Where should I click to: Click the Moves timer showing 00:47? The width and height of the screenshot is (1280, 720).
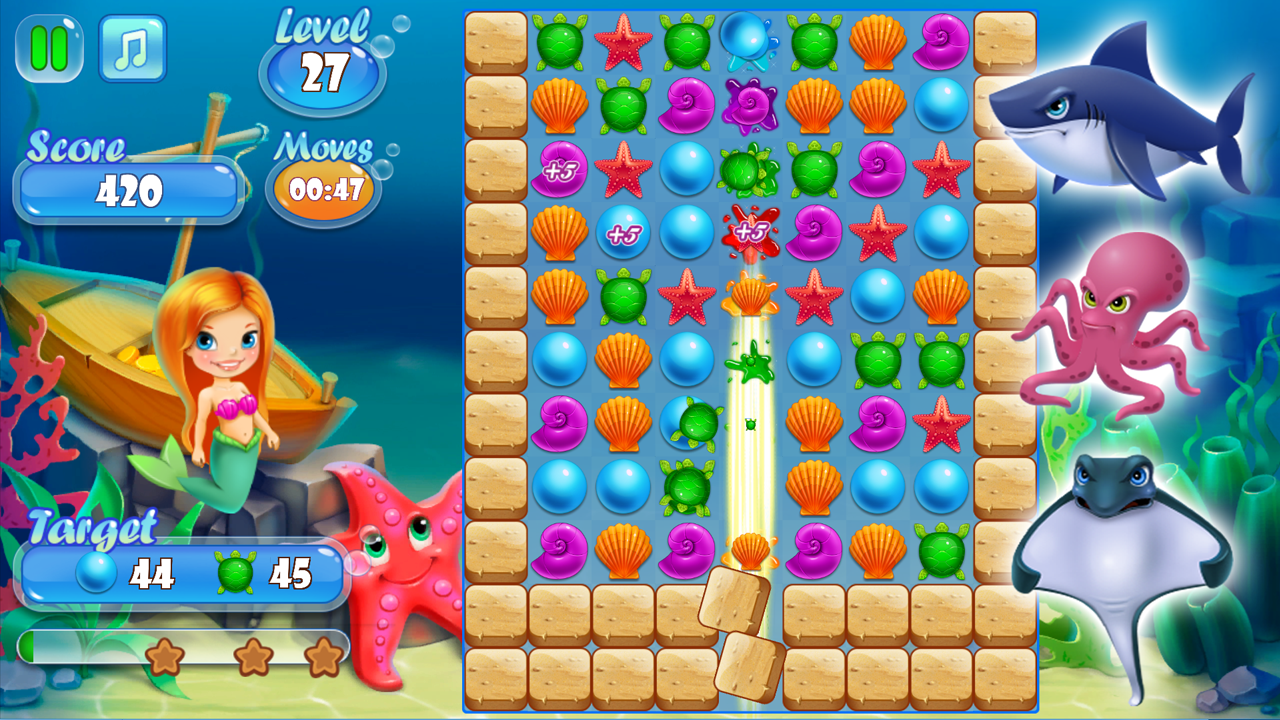tap(322, 186)
